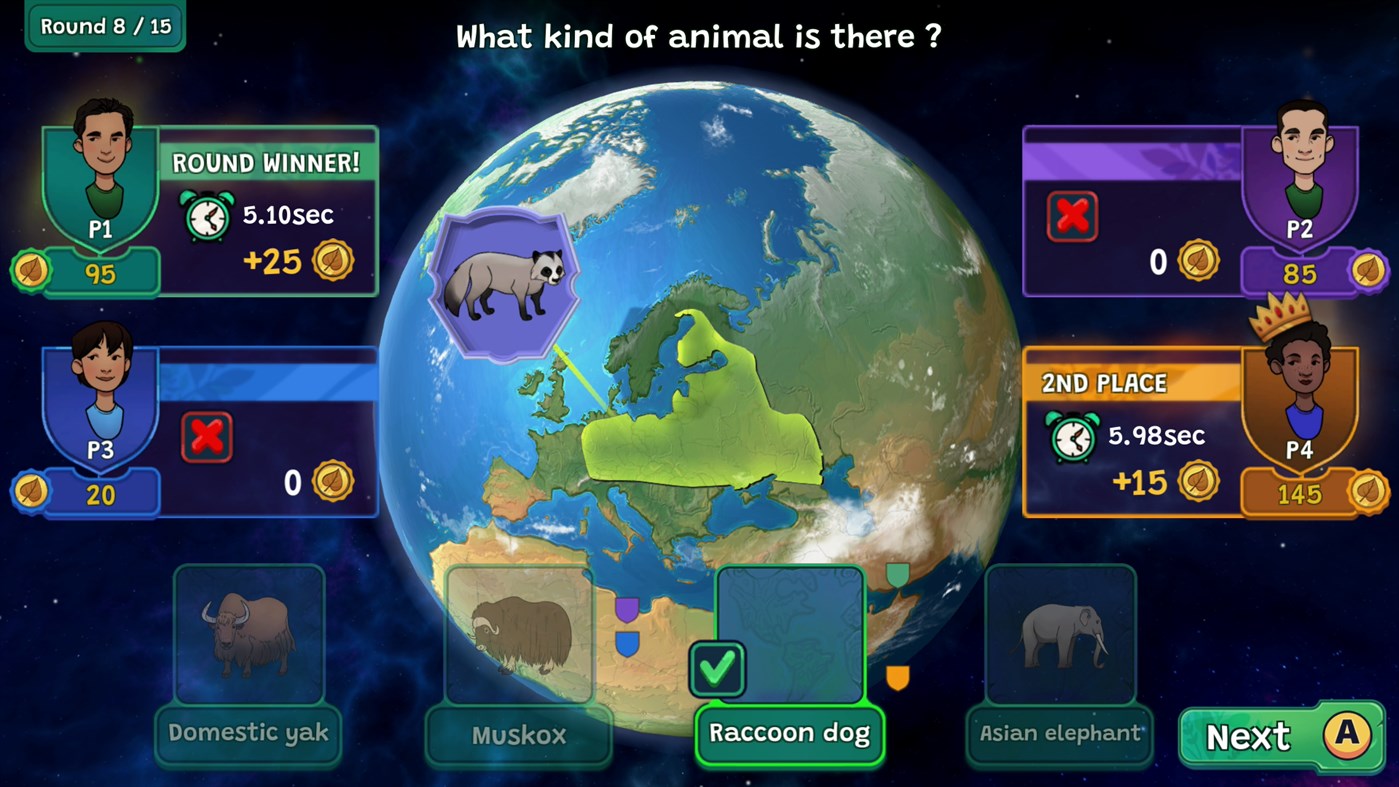Click the Asian elephant animal thumbnail
This screenshot has width=1399, height=787.
[x=1059, y=635]
